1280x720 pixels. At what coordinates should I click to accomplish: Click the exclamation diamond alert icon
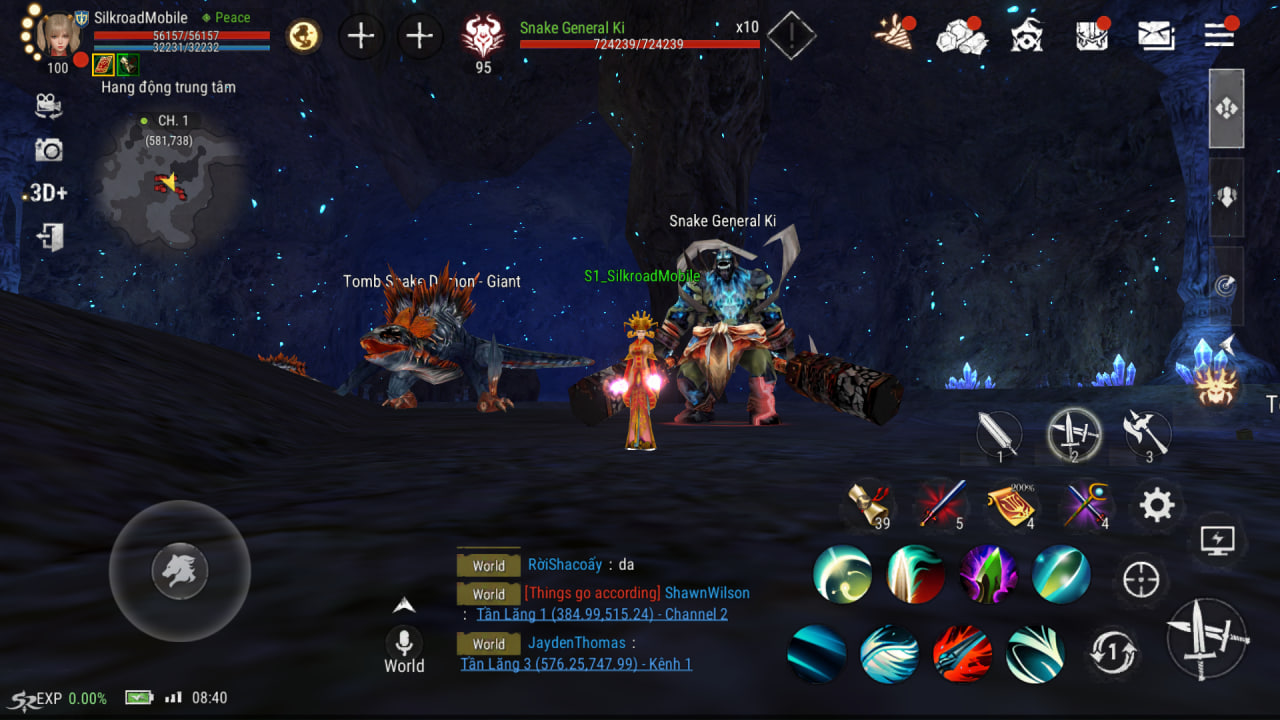[x=791, y=36]
